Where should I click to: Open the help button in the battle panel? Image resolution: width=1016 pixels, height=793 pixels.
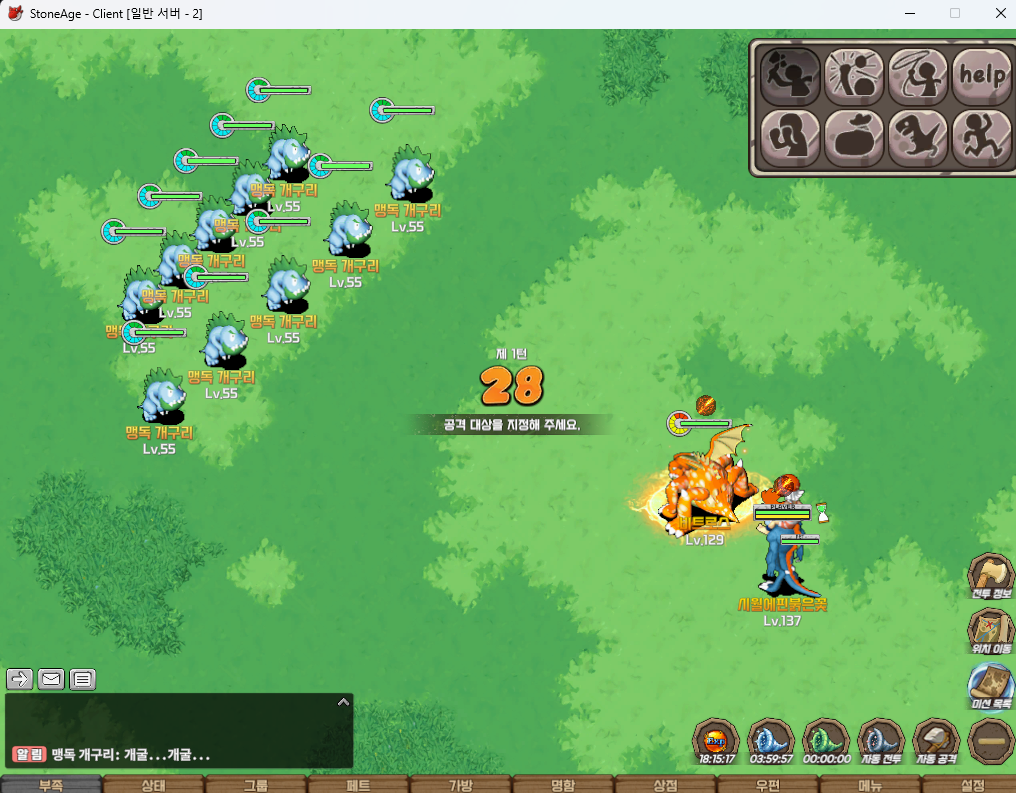point(981,75)
